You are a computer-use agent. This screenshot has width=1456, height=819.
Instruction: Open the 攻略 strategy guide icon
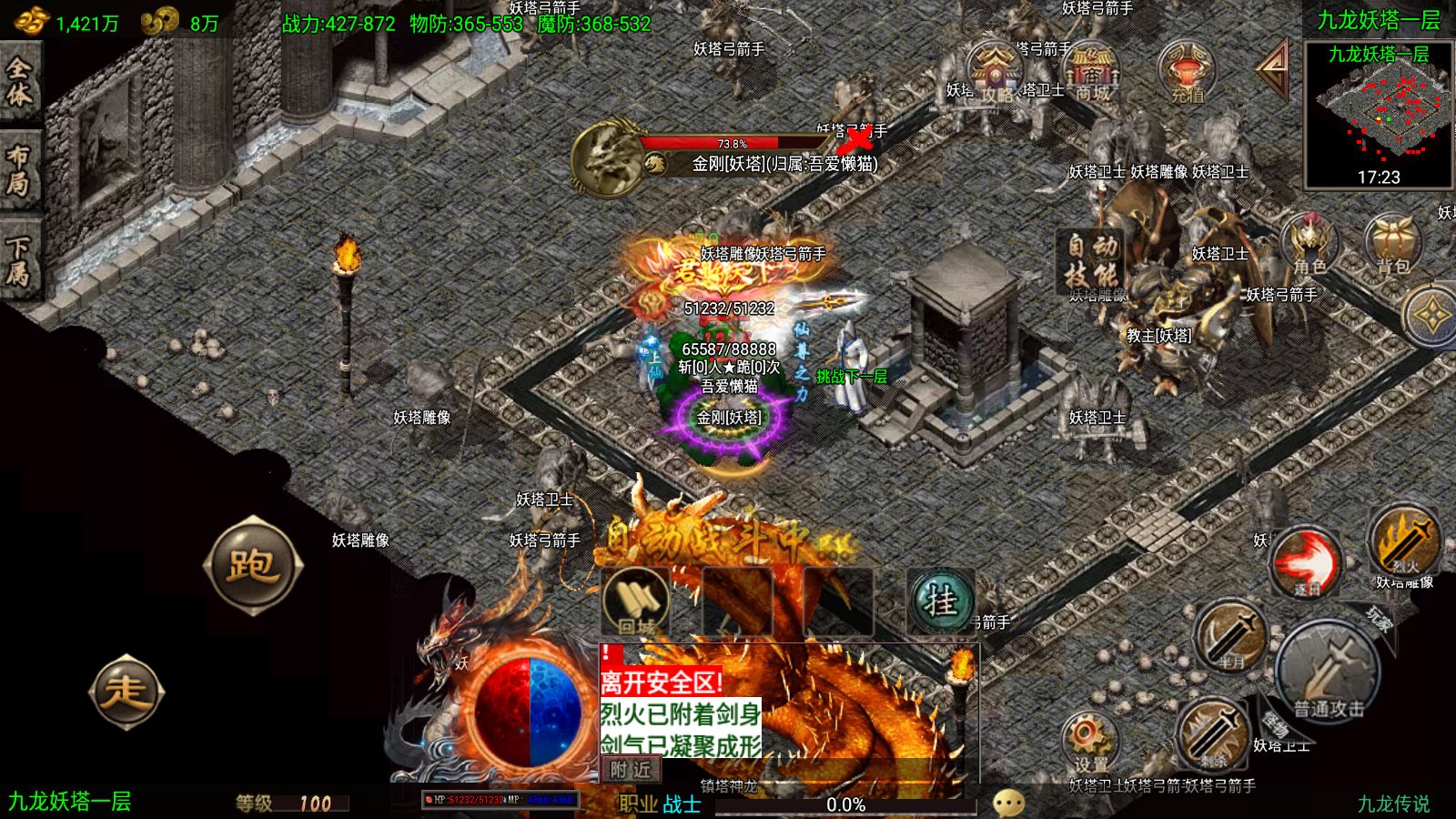point(996,71)
